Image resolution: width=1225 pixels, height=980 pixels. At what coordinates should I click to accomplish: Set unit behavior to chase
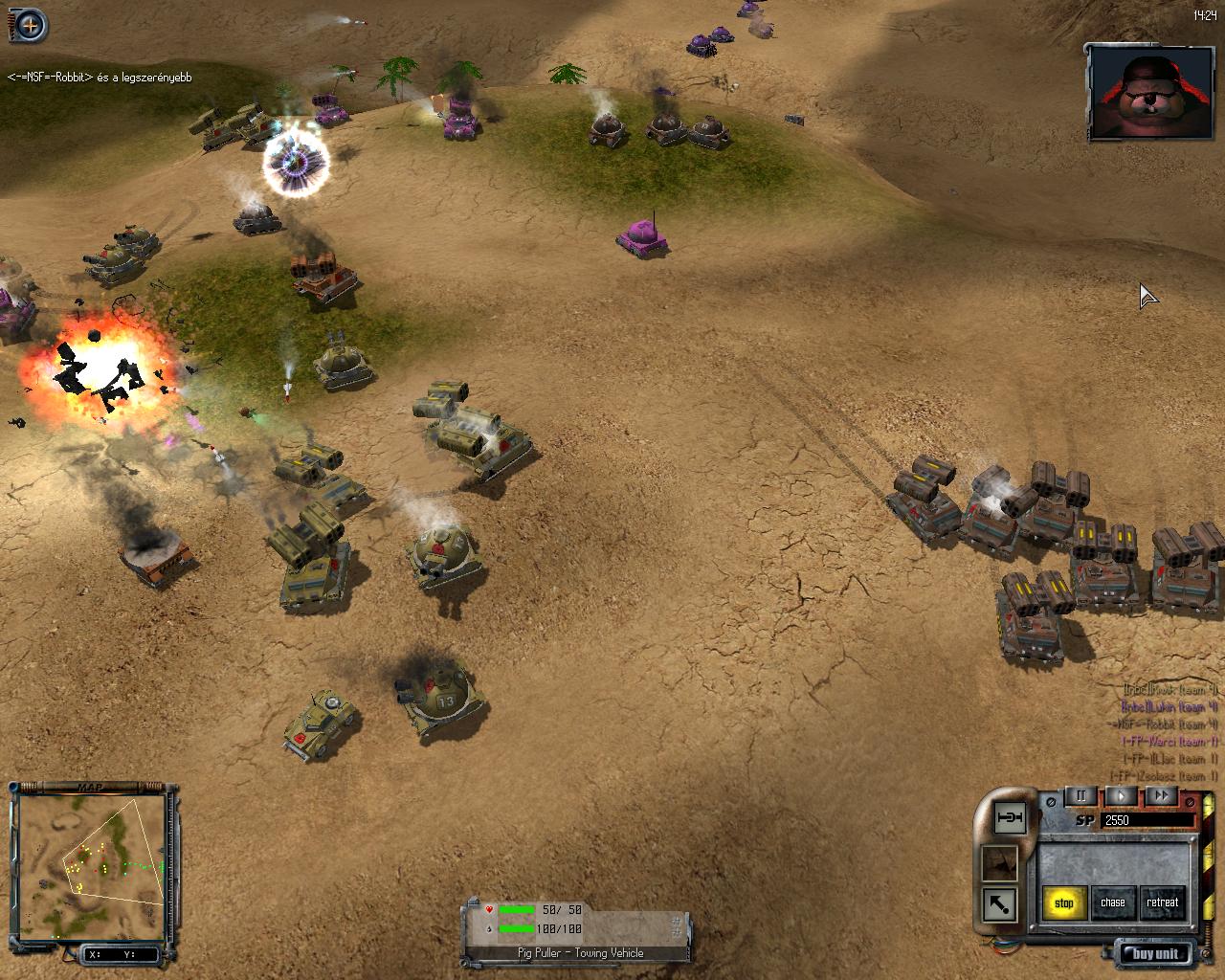coord(1113,902)
